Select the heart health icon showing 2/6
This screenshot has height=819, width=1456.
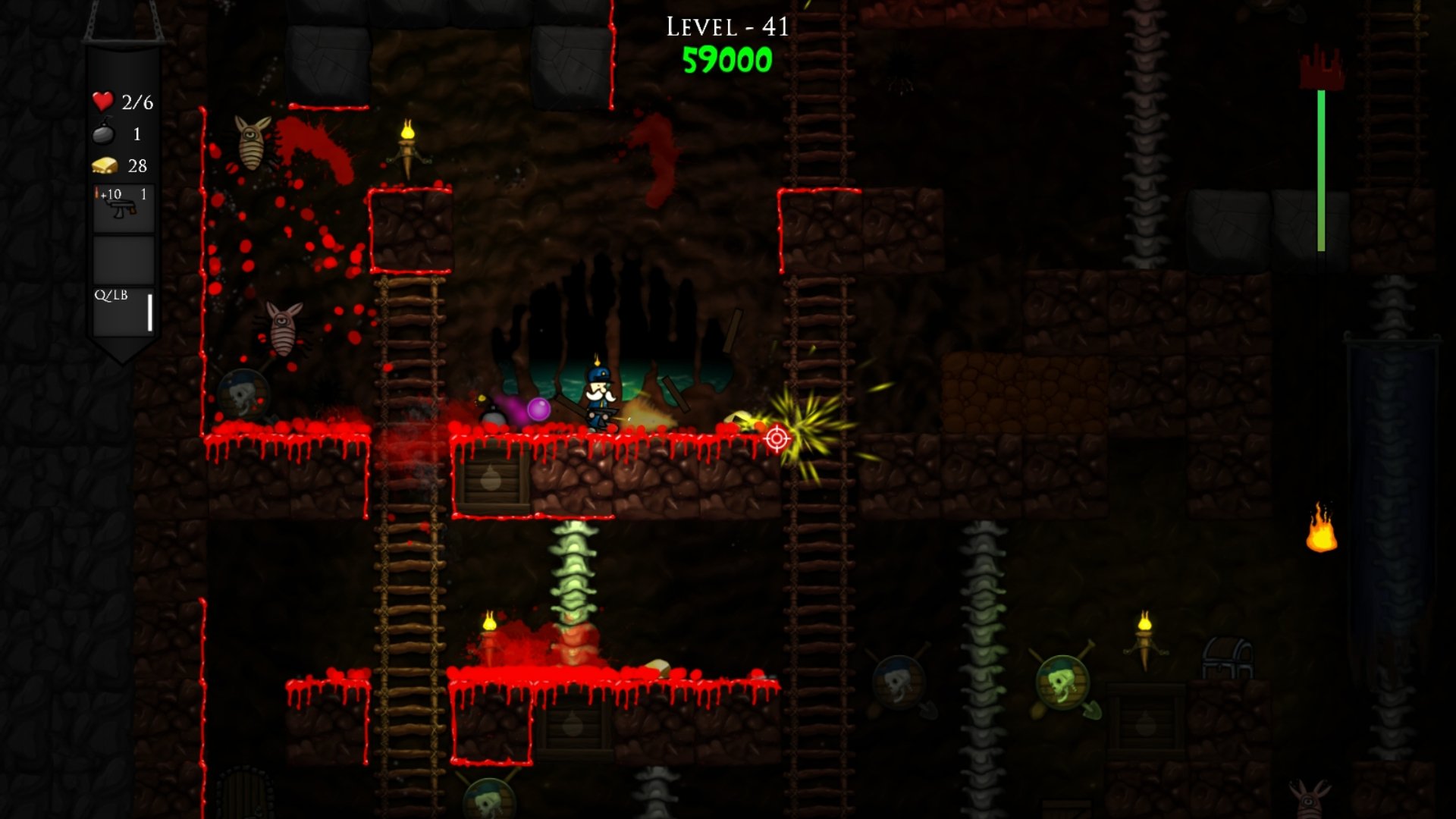102,100
